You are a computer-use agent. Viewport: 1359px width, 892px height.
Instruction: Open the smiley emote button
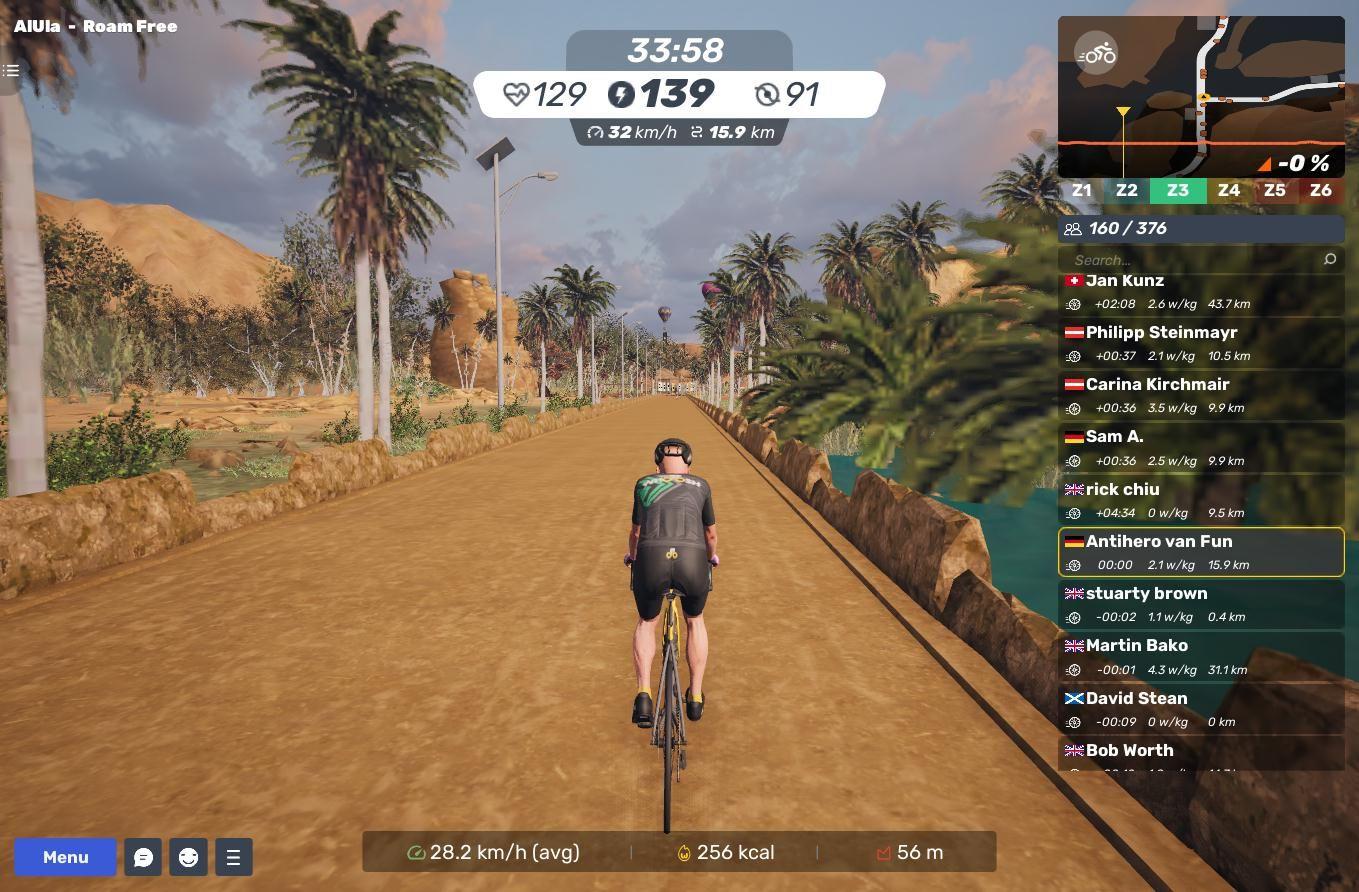pyautogui.click(x=188, y=857)
